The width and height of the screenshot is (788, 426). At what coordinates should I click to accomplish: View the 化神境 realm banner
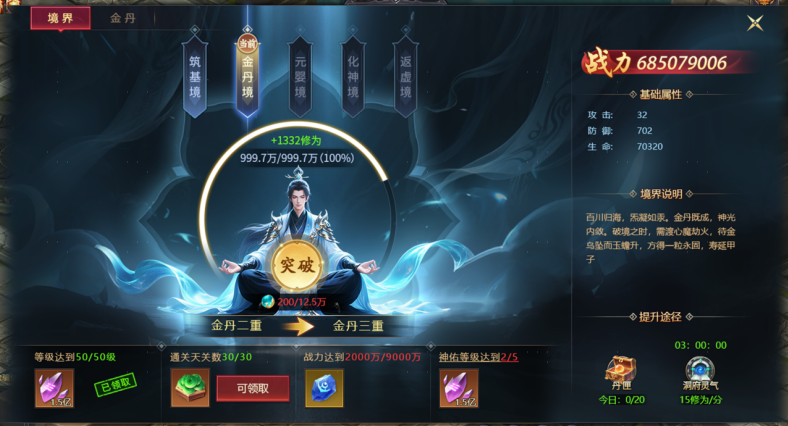tap(352, 74)
